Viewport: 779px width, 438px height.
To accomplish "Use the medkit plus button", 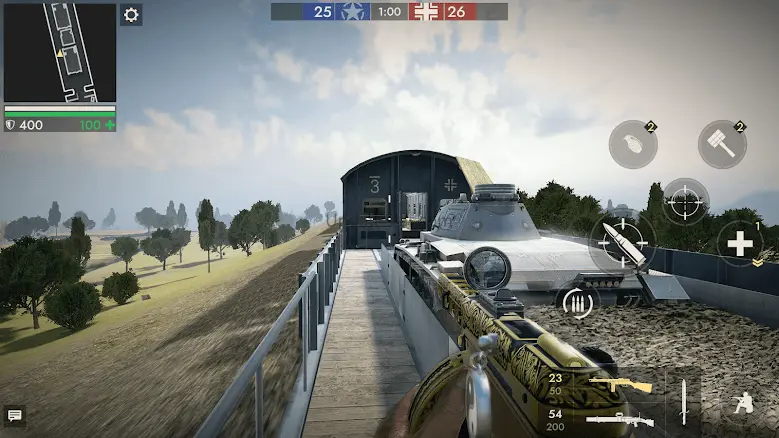I will [x=740, y=243].
